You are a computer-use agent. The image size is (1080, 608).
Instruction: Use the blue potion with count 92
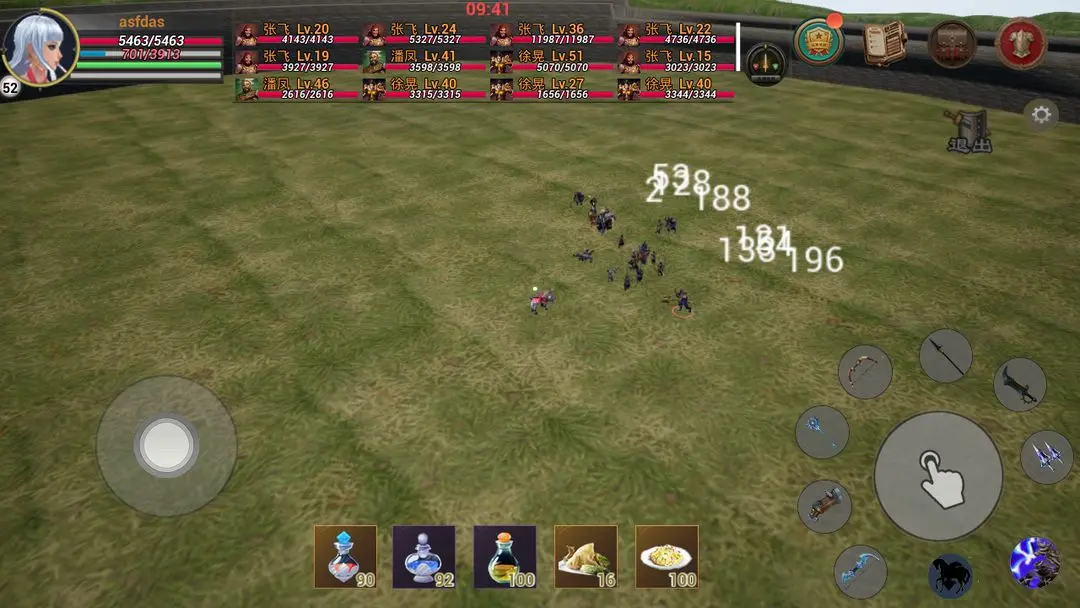pyautogui.click(x=424, y=556)
